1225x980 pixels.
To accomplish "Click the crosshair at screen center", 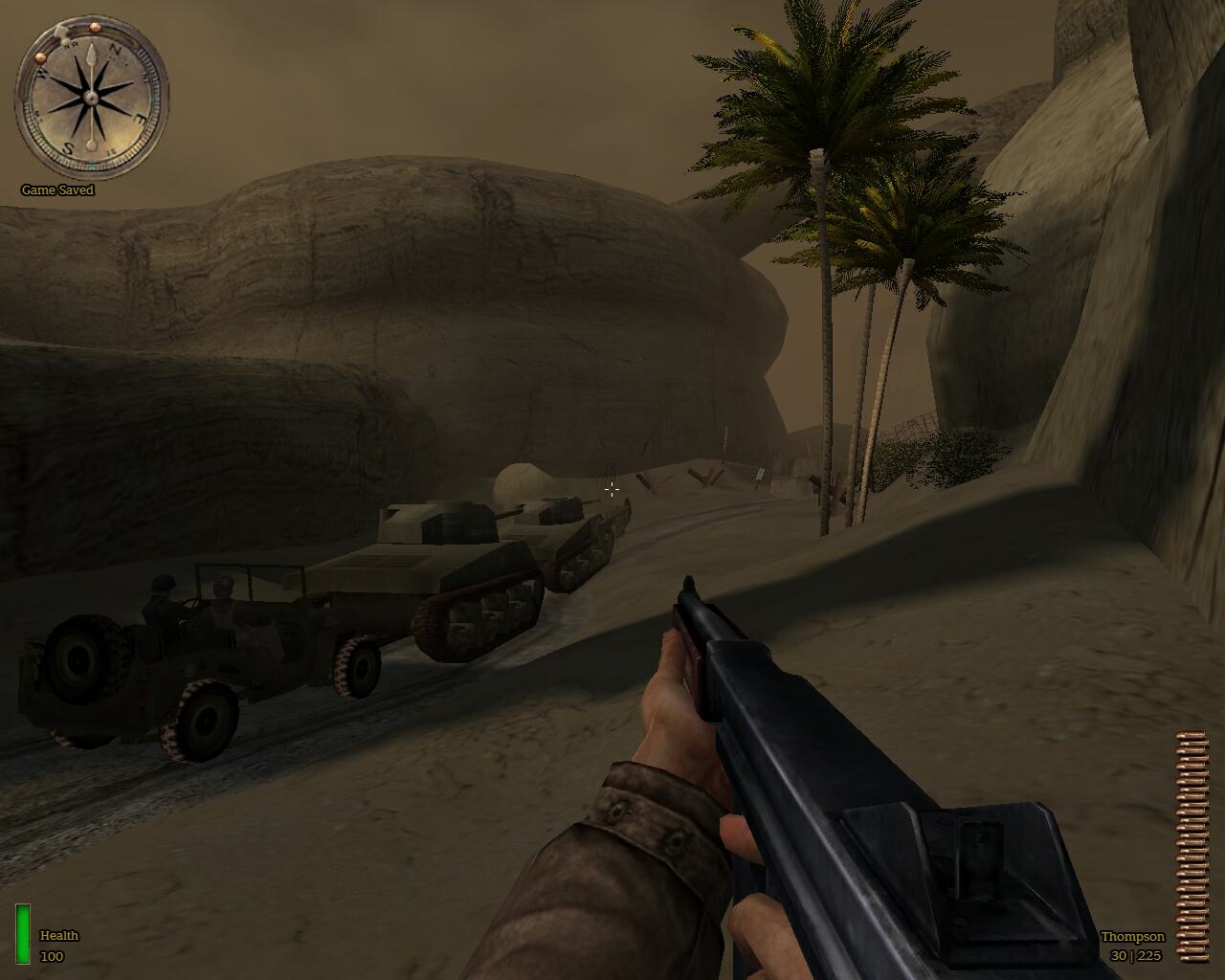I will (x=612, y=490).
